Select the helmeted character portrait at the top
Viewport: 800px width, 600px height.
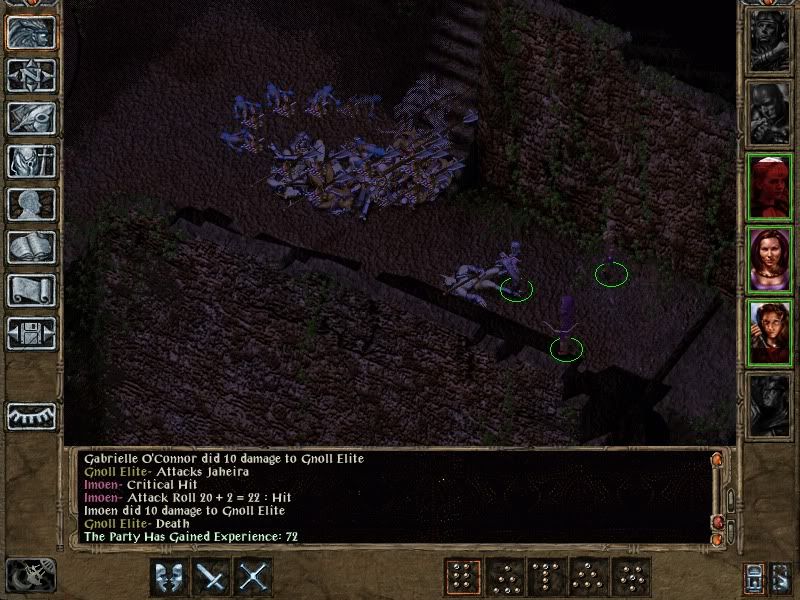coord(769,41)
